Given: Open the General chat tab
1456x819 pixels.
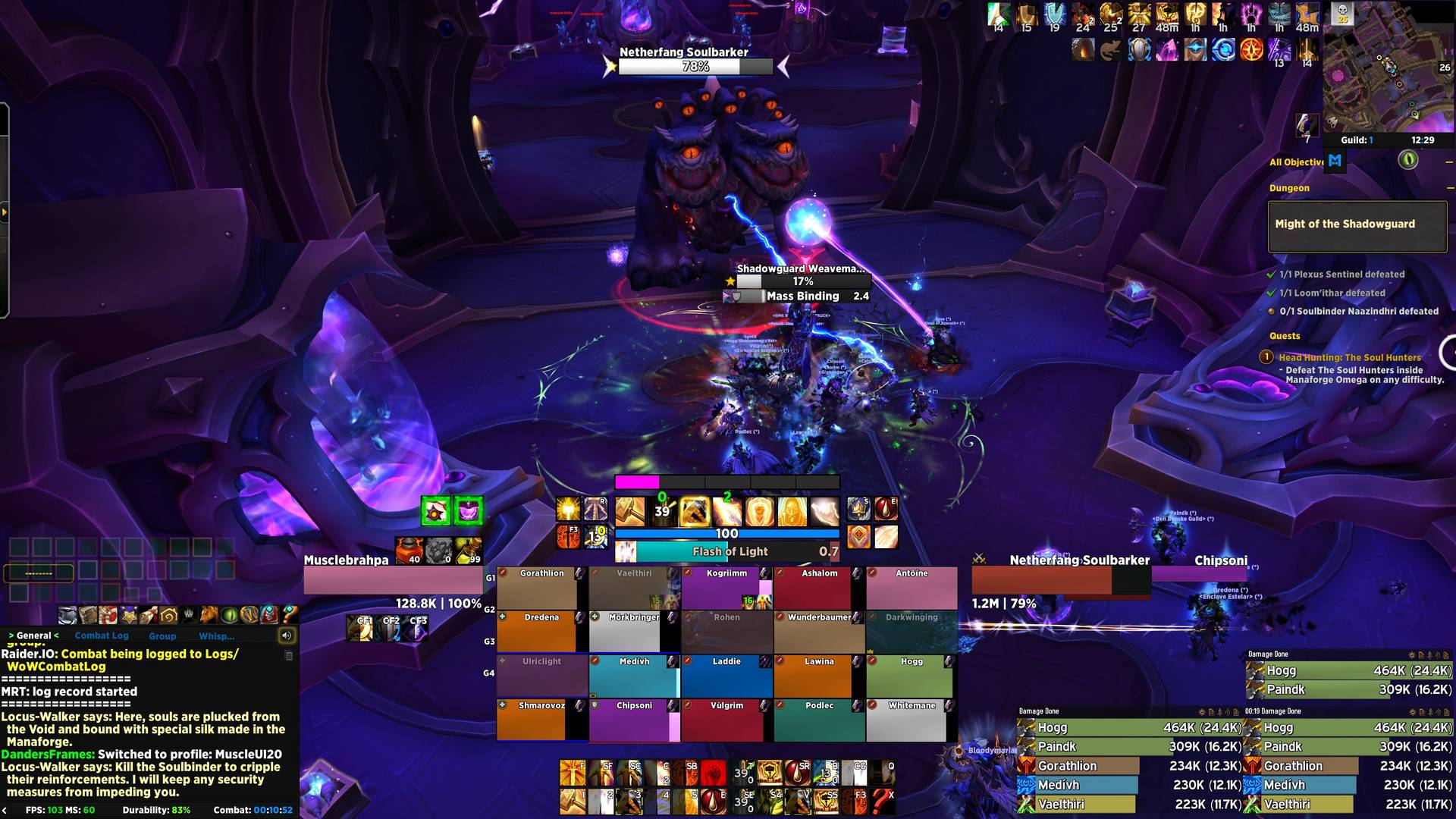Looking at the screenshot, I should (x=34, y=635).
